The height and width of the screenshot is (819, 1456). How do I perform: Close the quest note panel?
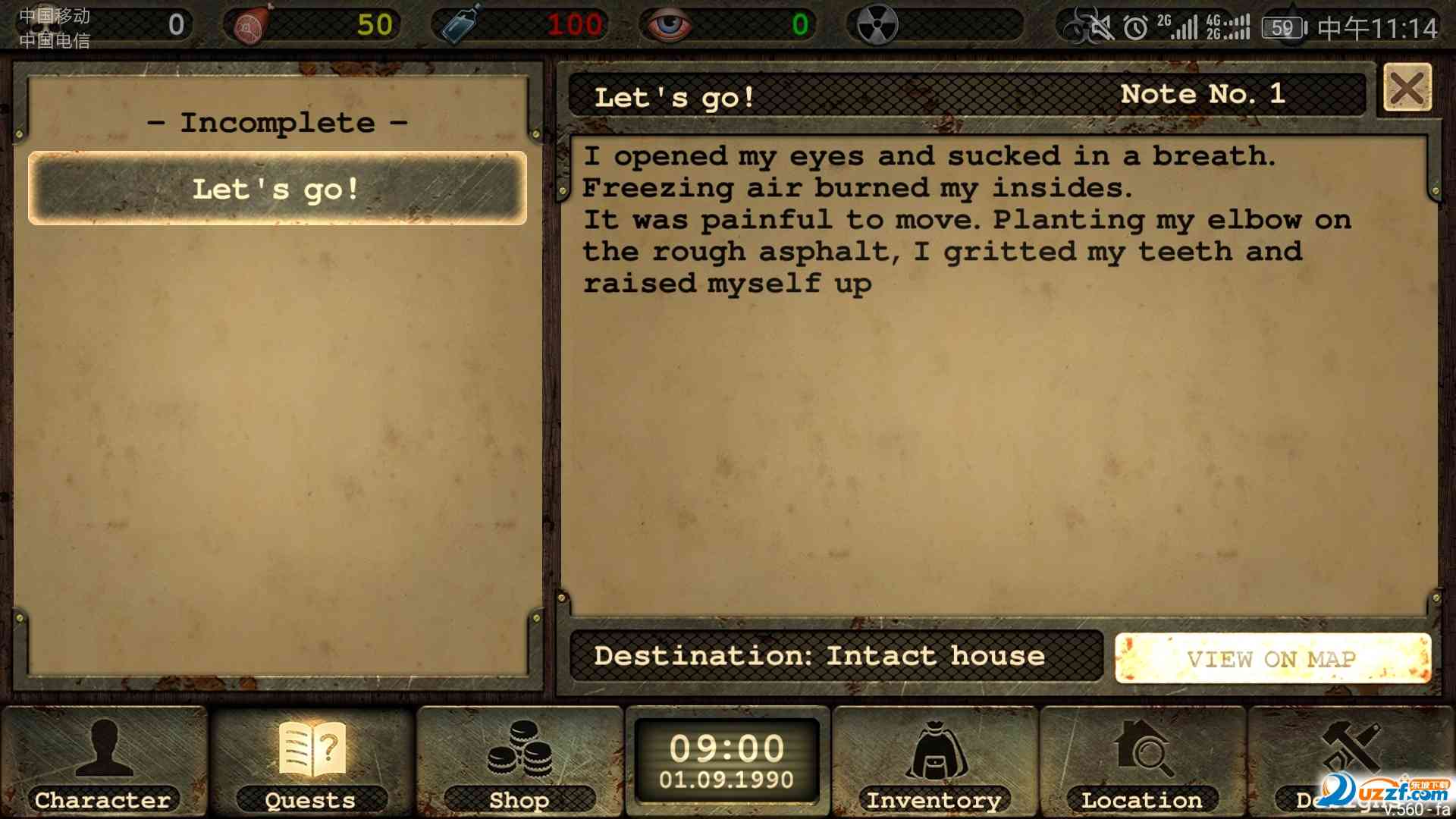(1407, 88)
